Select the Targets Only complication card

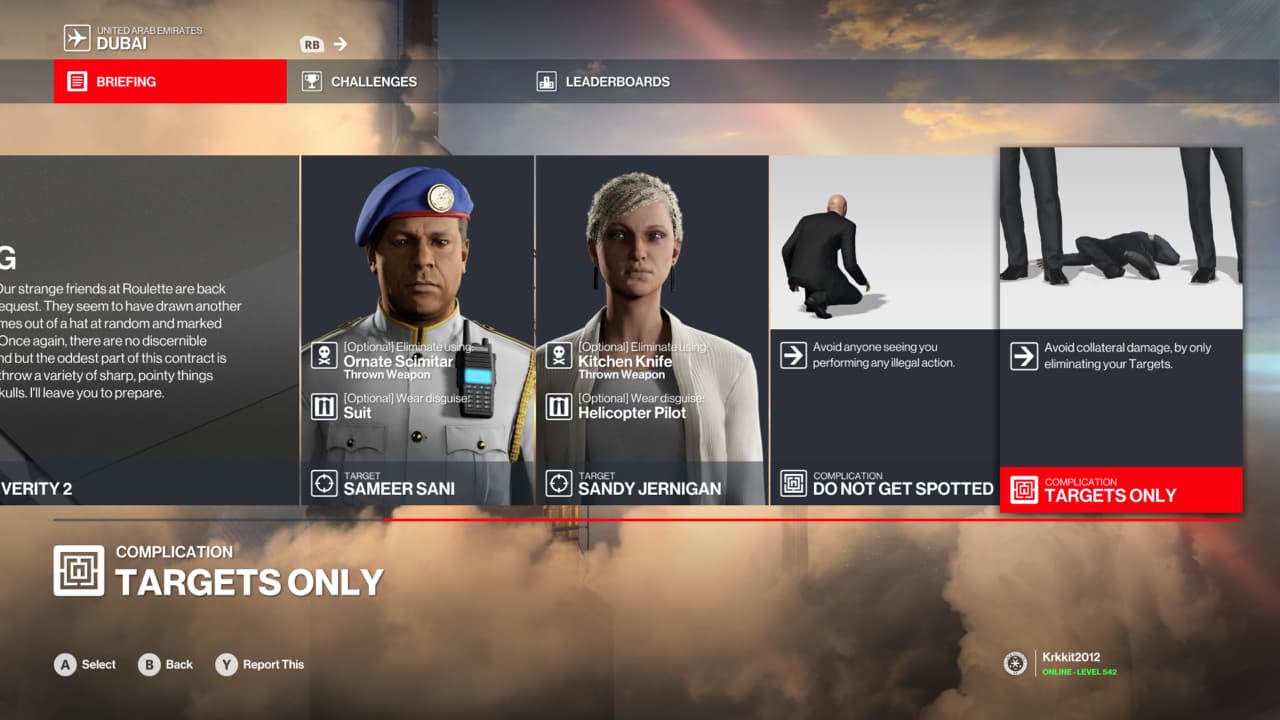[1121, 330]
